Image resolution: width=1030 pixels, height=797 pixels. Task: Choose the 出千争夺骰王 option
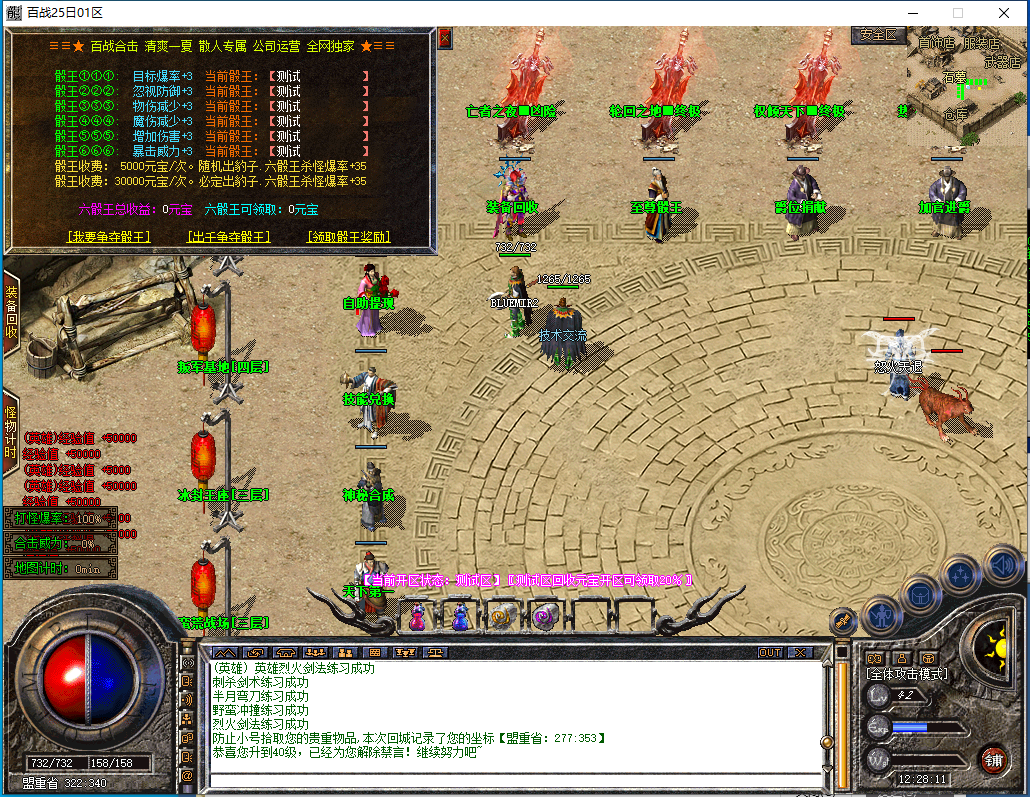(229, 237)
